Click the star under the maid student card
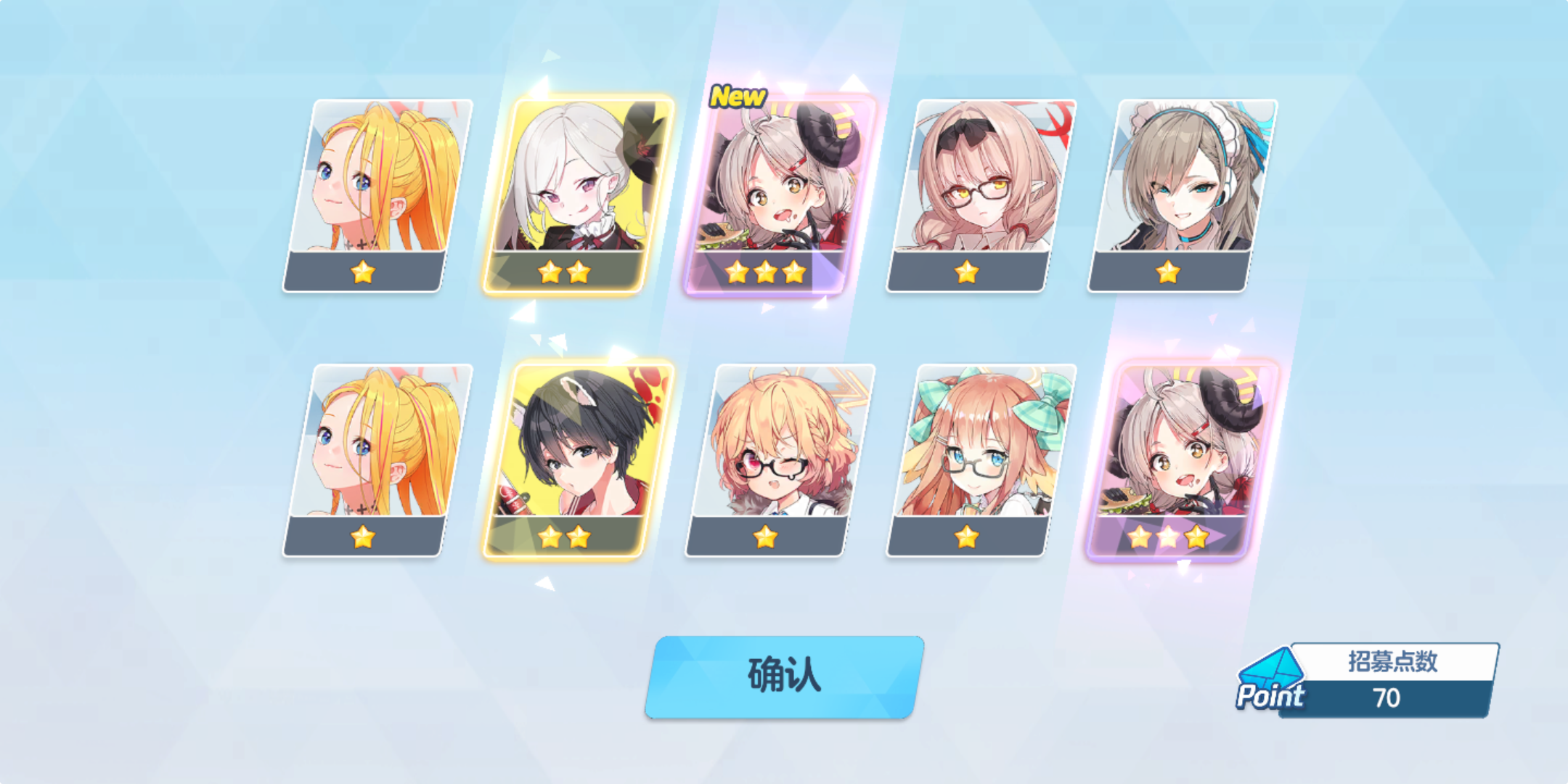This screenshot has height=784, width=1568. (1169, 273)
